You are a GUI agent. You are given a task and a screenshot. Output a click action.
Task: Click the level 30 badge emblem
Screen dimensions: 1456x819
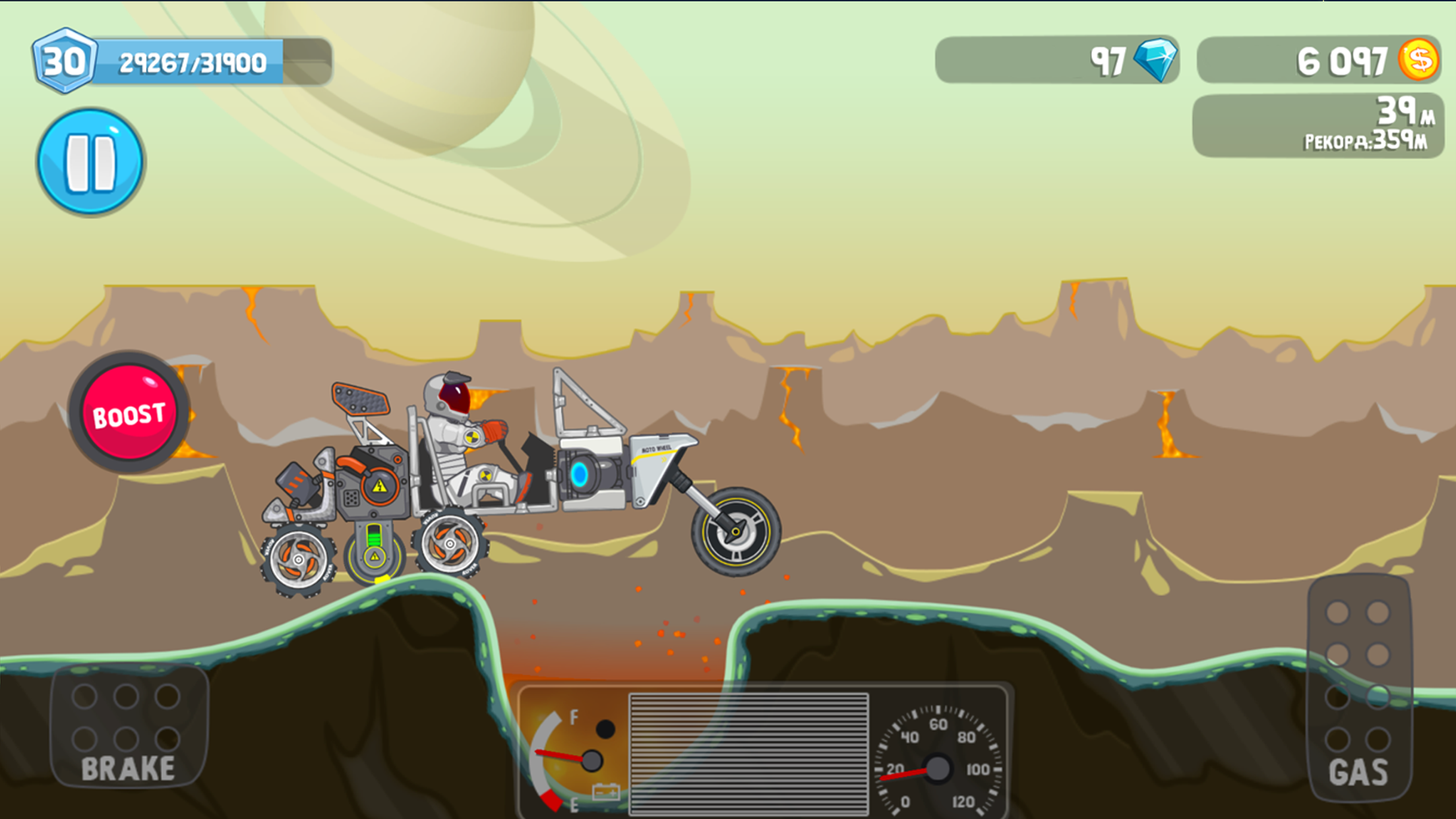tap(65, 59)
